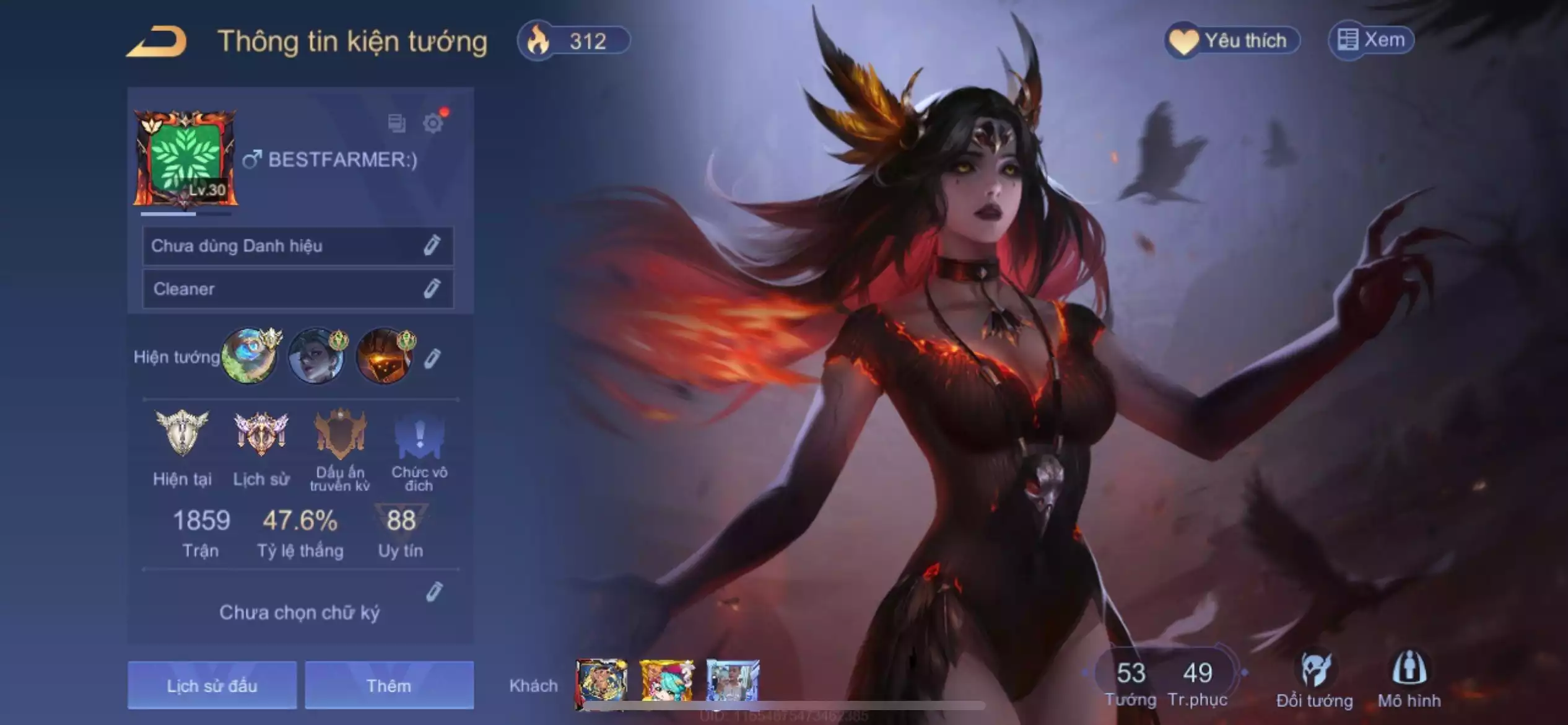Image resolution: width=1568 pixels, height=725 pixels.
Task: Click the Thêm button
Action: coord(389,685)
